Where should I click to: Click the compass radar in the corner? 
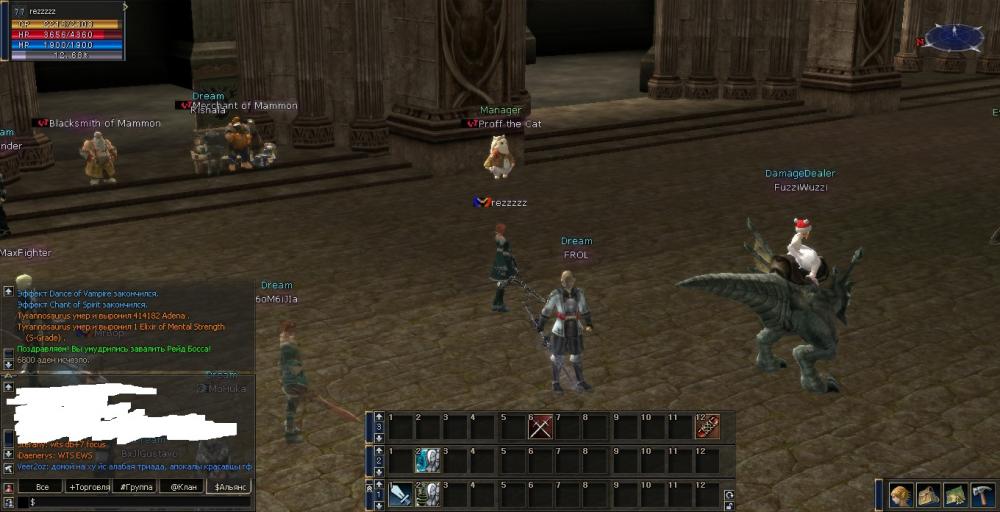click(953, 38)
